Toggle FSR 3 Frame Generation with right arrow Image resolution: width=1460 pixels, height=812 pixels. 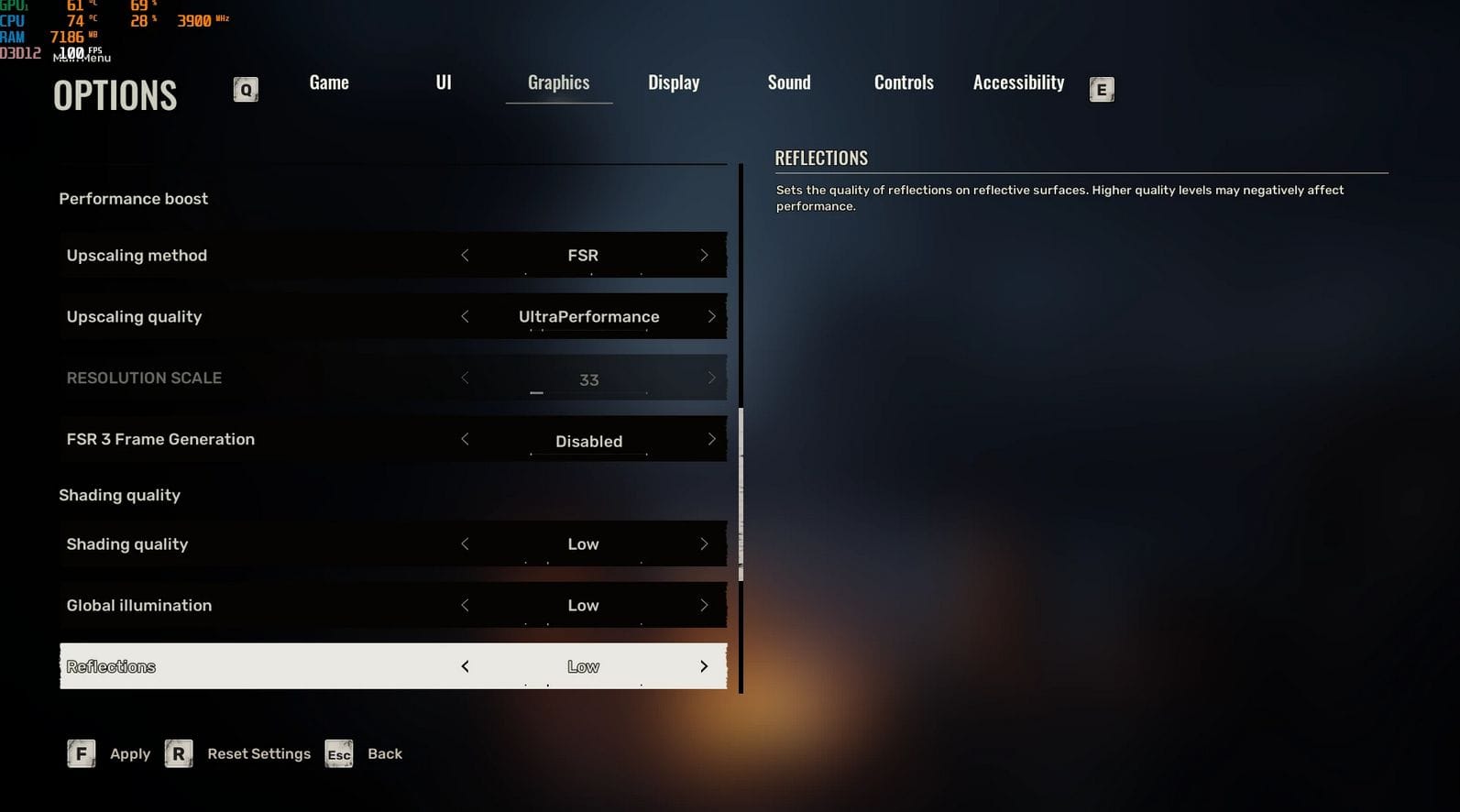711,440
